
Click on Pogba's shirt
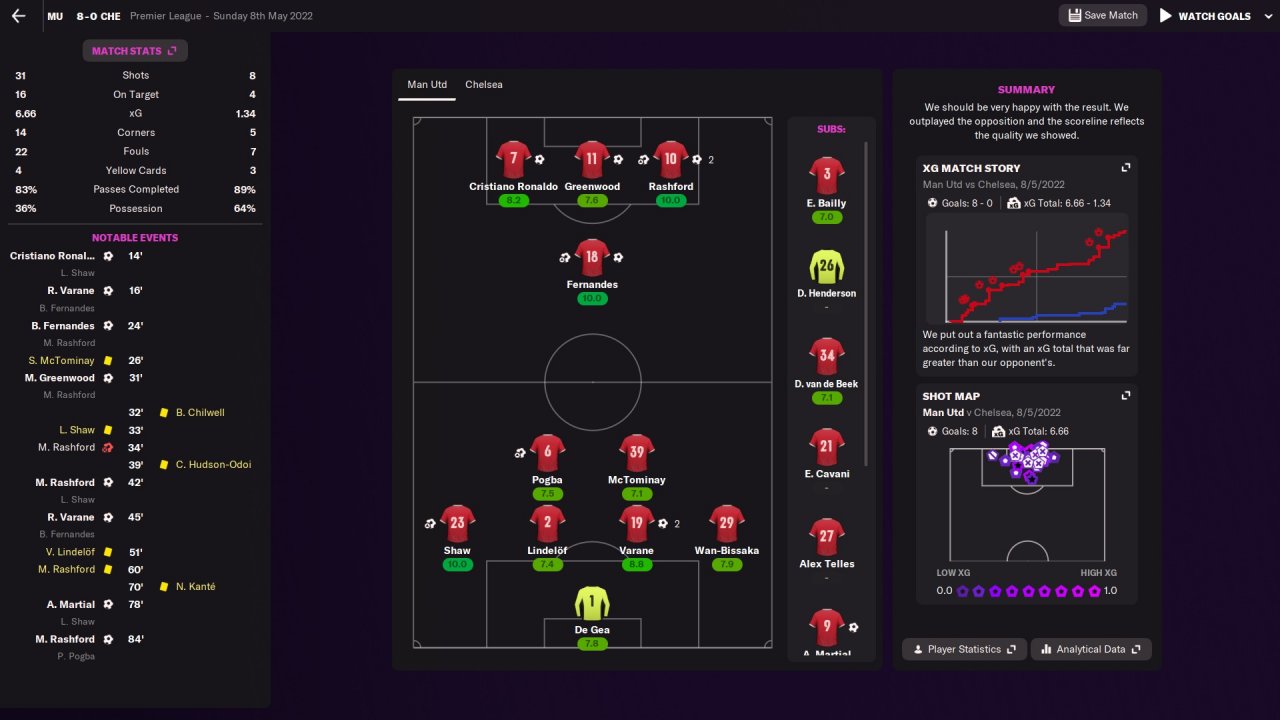tap(547, 453)
